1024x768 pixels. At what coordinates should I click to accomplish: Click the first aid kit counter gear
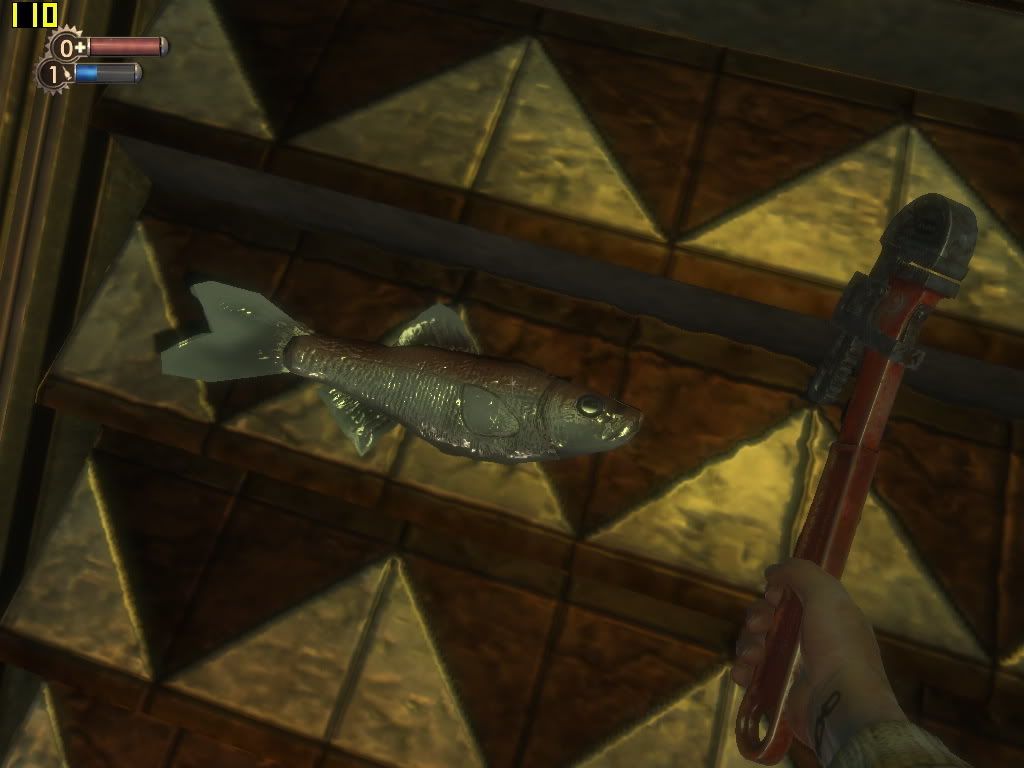[67, 46]
